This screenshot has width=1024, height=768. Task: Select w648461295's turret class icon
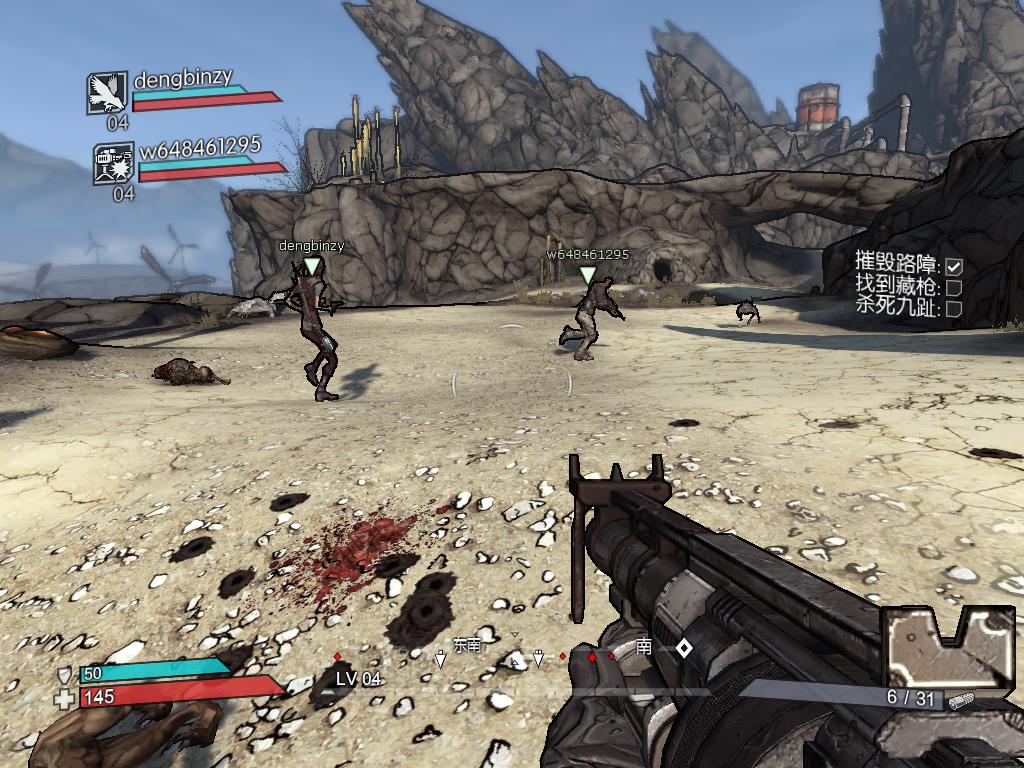point(113,163)
